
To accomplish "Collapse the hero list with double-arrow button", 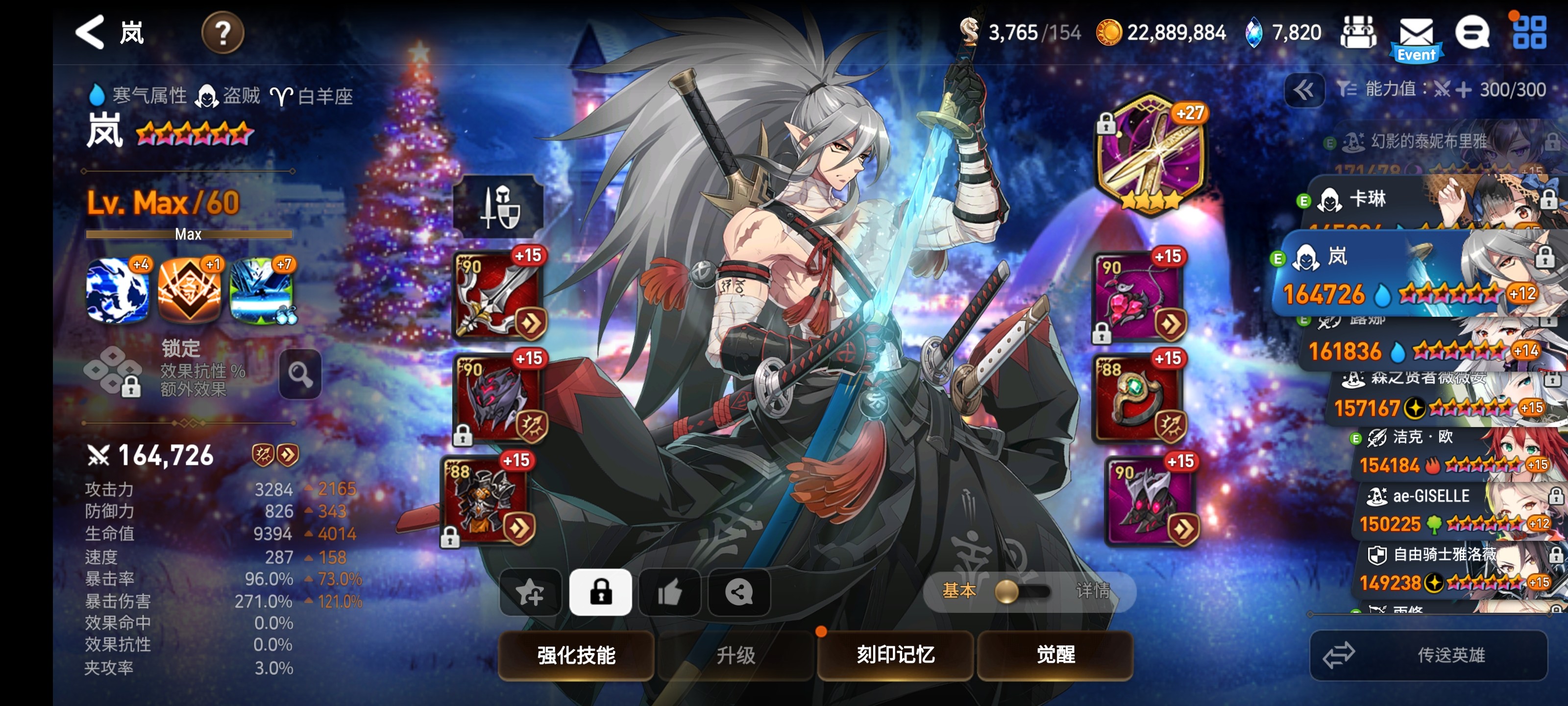I will (x=1304, y=91).
